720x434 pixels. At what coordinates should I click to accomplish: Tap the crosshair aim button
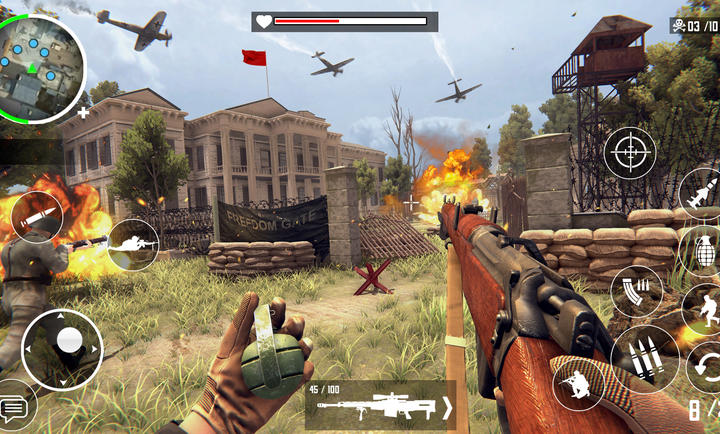[630, 153]
